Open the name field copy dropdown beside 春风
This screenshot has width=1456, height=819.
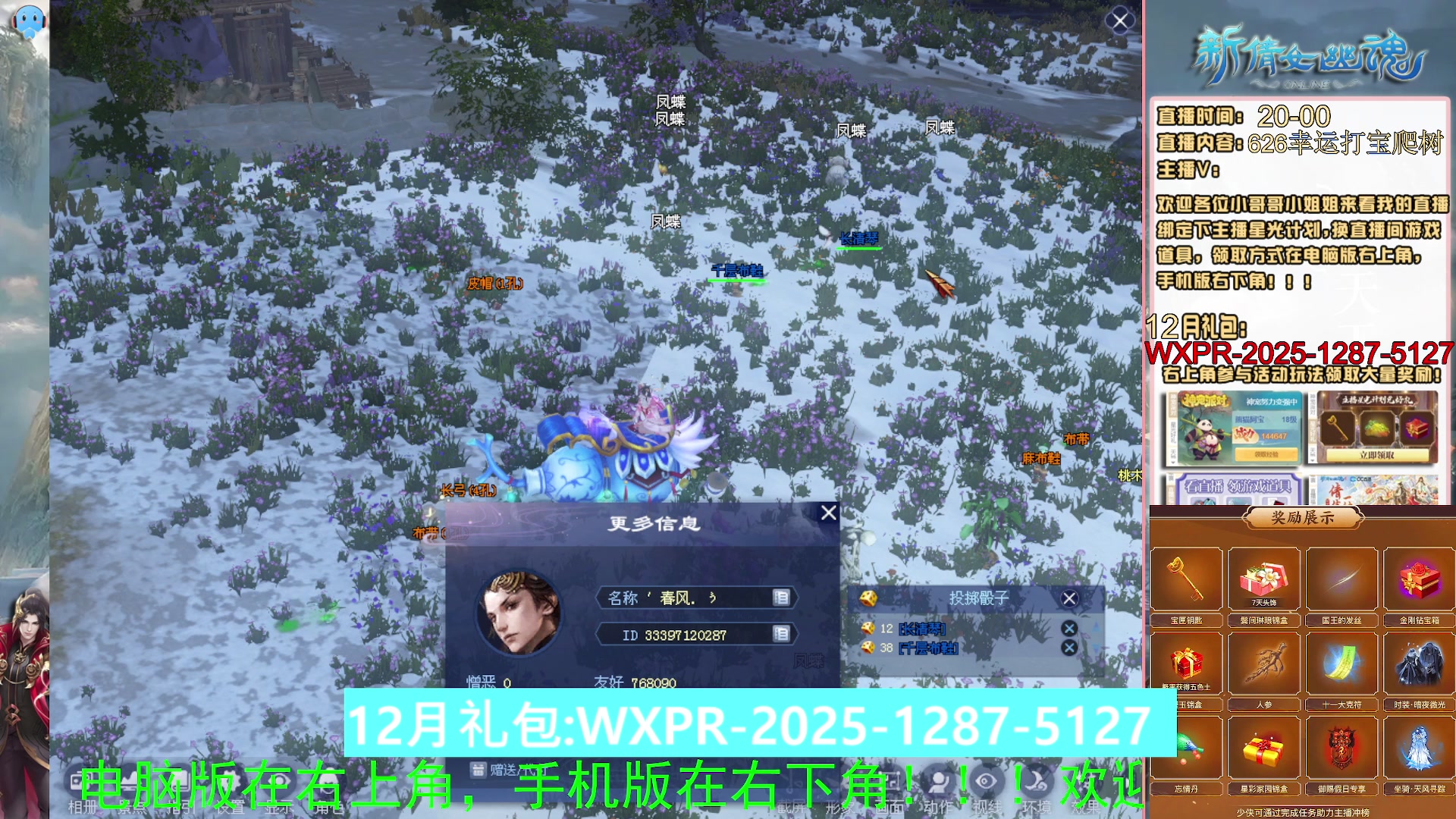(780, 598)
